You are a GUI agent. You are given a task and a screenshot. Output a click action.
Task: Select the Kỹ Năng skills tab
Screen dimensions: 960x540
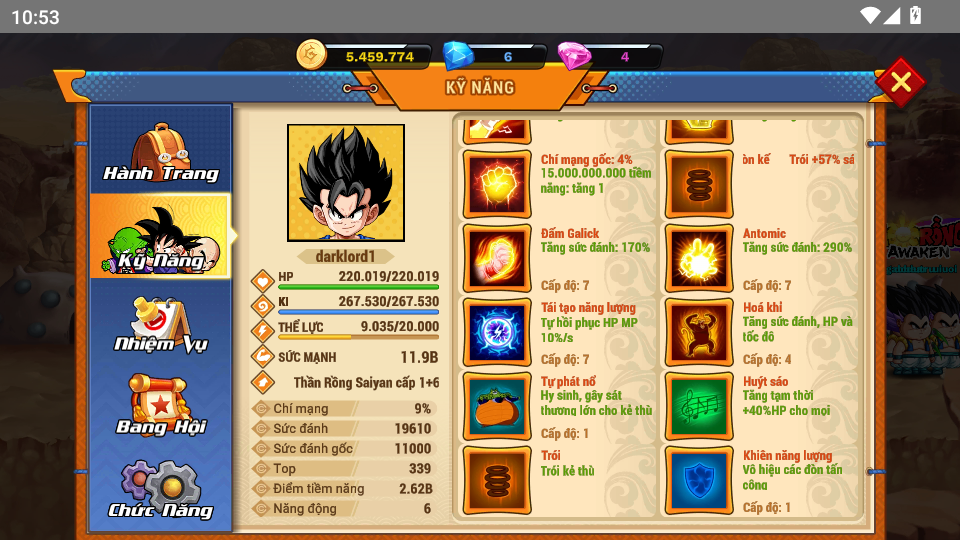coord(161,236)
